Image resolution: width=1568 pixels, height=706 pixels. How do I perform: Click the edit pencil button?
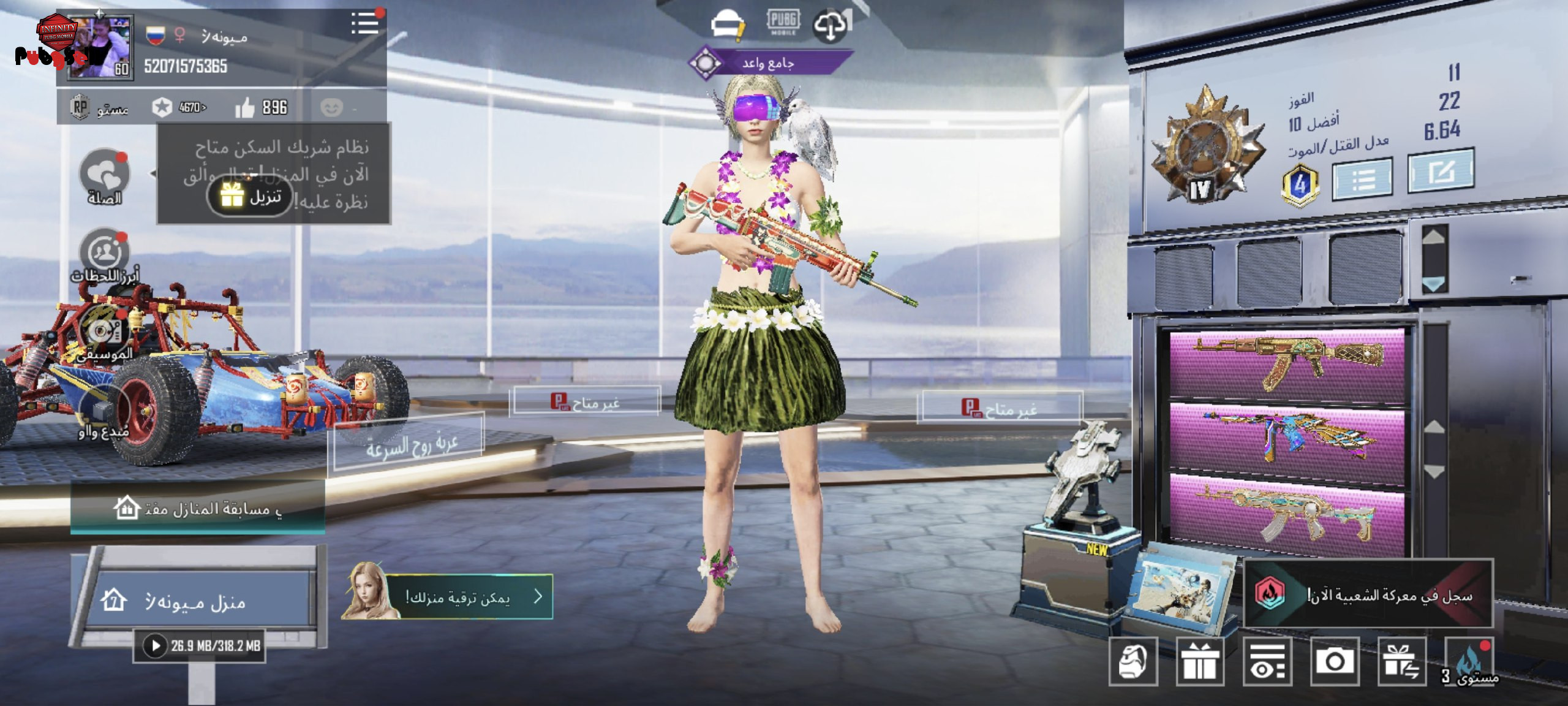1441,172
